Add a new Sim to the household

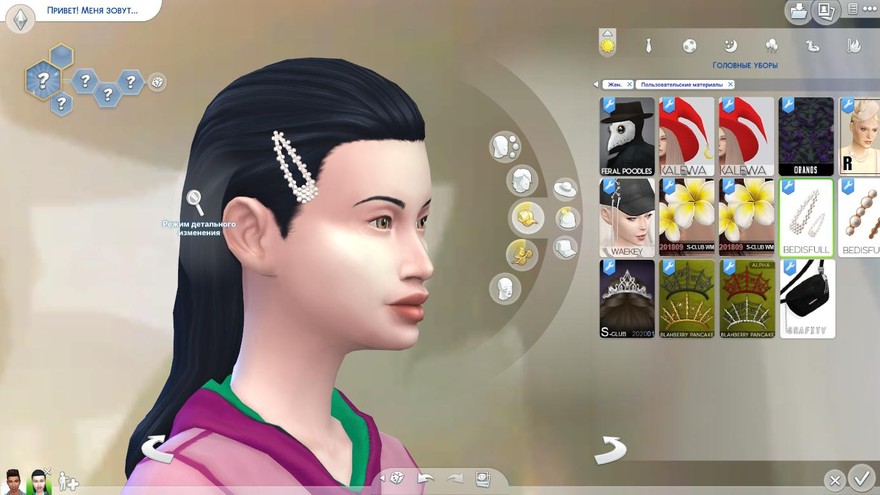(68, 481)
